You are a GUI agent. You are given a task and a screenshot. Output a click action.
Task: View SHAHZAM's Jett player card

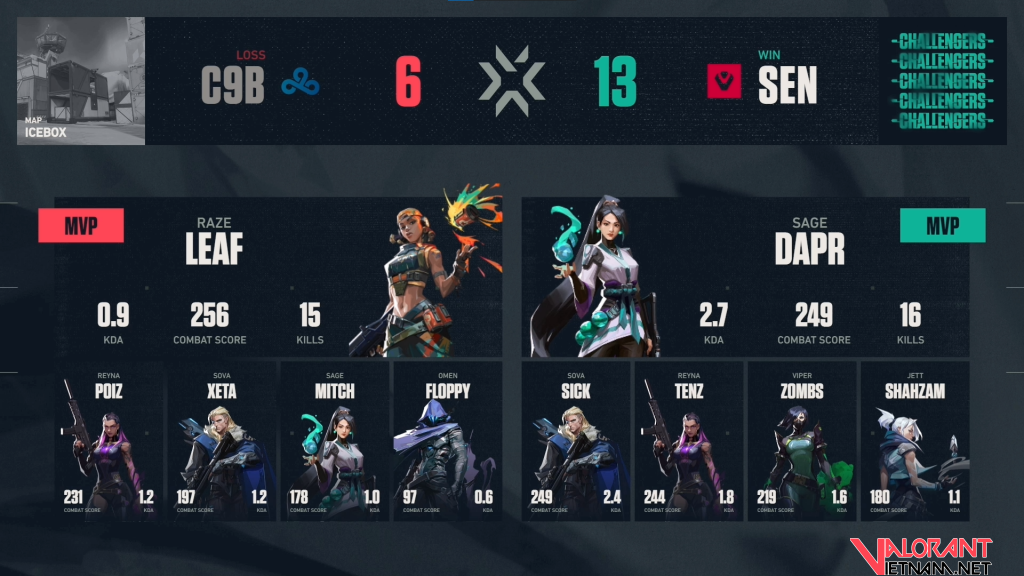(914, 441)
